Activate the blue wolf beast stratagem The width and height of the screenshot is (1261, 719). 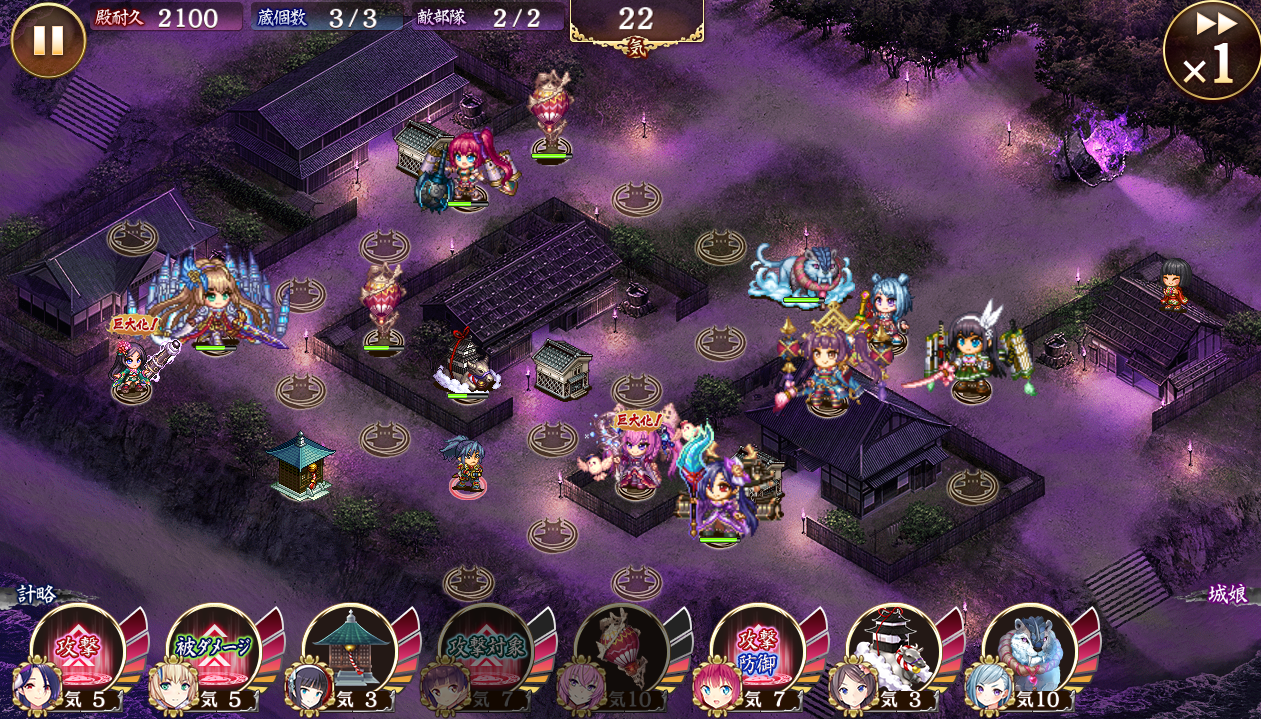(x=1029, y=648)
